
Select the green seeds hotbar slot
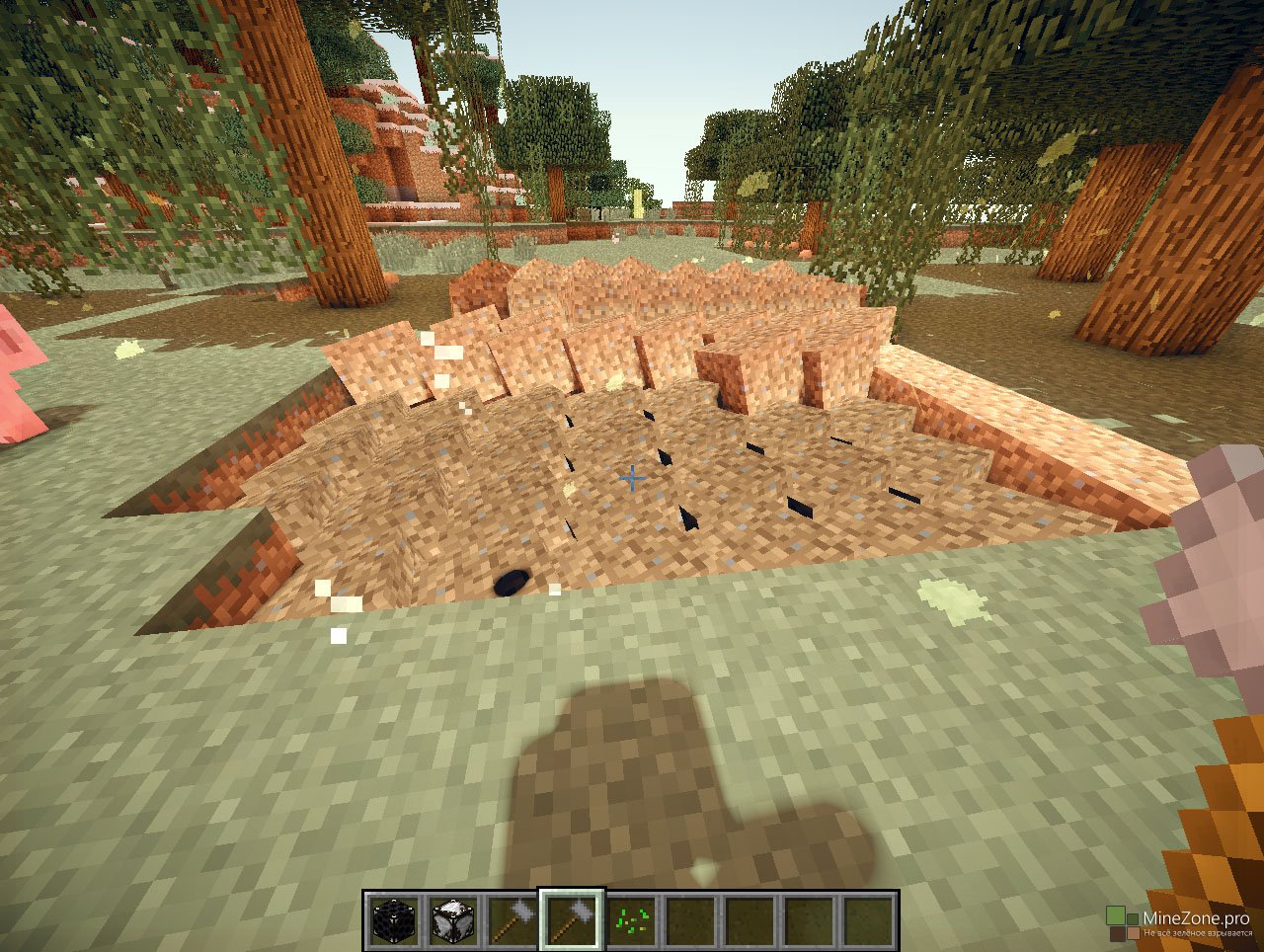tap(631, 920)
